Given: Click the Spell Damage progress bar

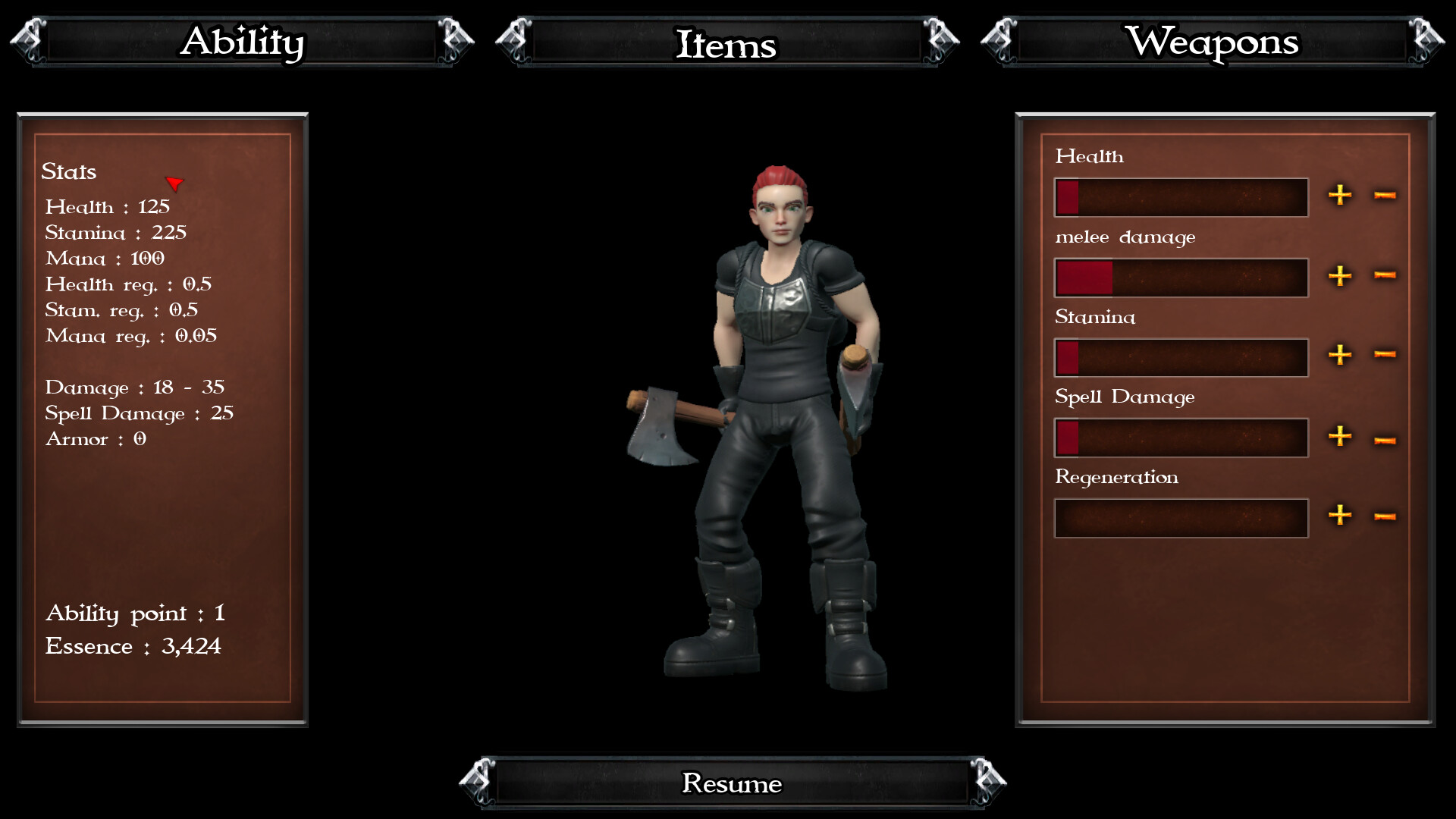Looking at the screenshot, I should [1181, 438].
